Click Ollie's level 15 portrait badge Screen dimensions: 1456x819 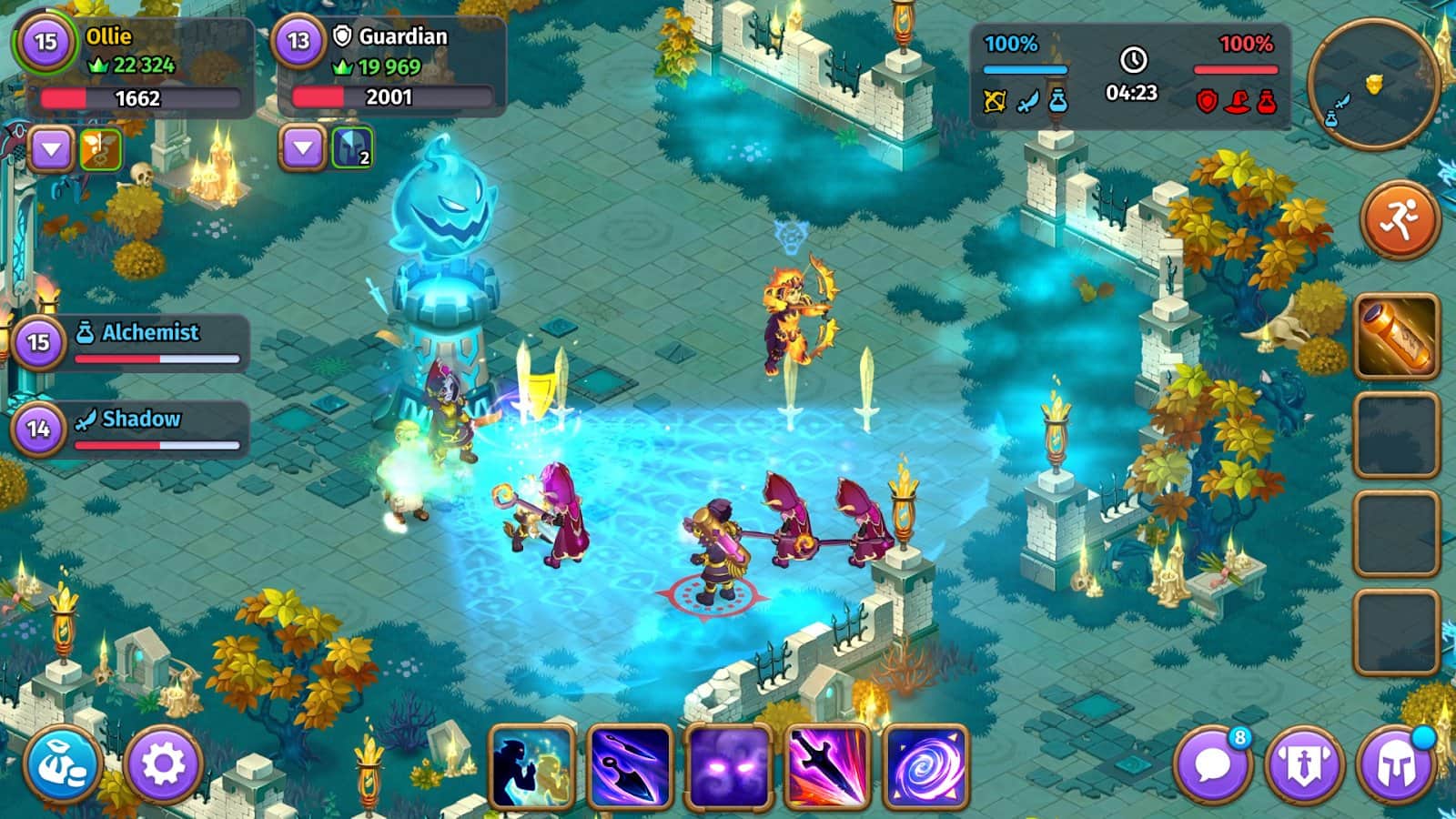coord(45,42)
